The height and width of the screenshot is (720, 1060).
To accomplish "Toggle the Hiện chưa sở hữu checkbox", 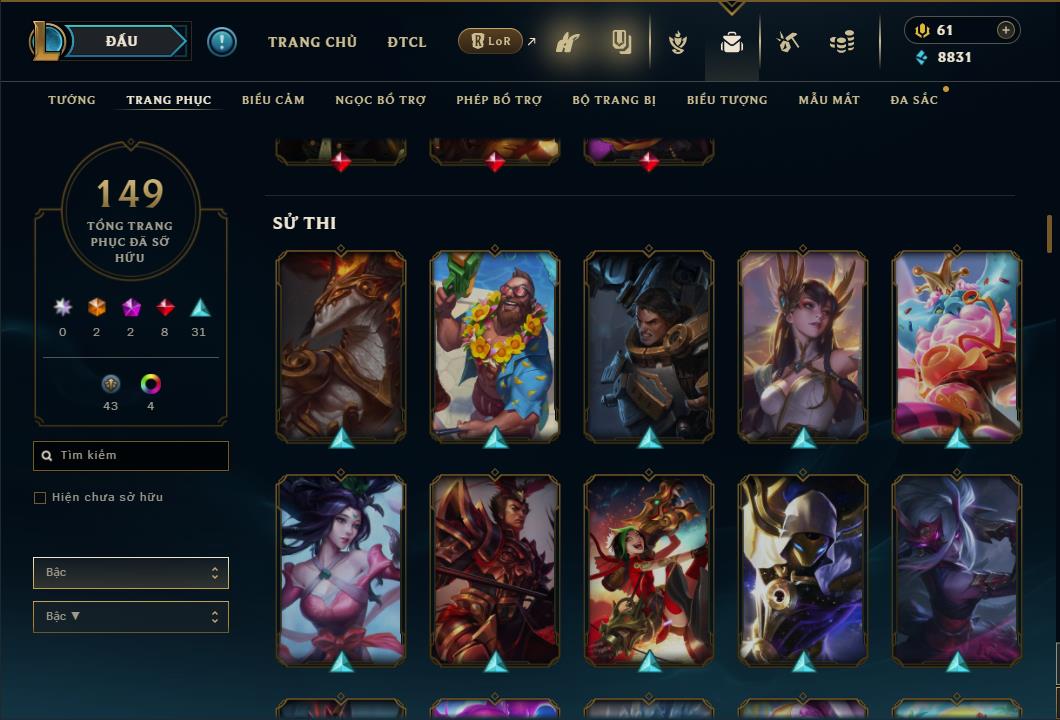I will pyautogui.click(x=40, y=498).
